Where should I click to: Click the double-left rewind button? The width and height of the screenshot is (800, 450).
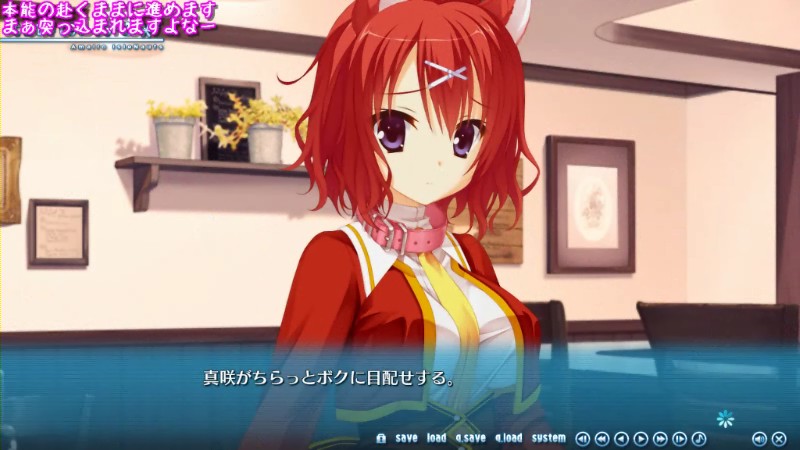pyautogui.click(x=602, y=438)
